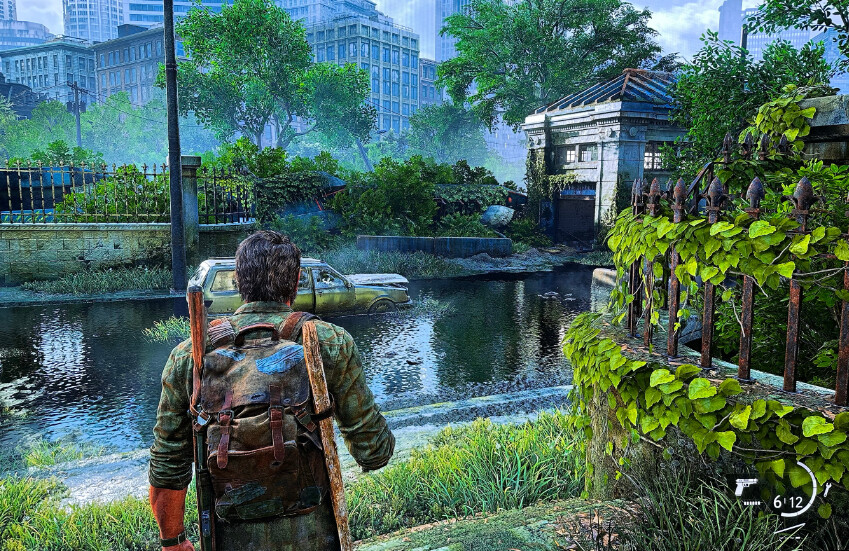Select the equipped pistol weapon icon
The width and height of the screenshot is (849, 551).
click(x=746, y=487)
